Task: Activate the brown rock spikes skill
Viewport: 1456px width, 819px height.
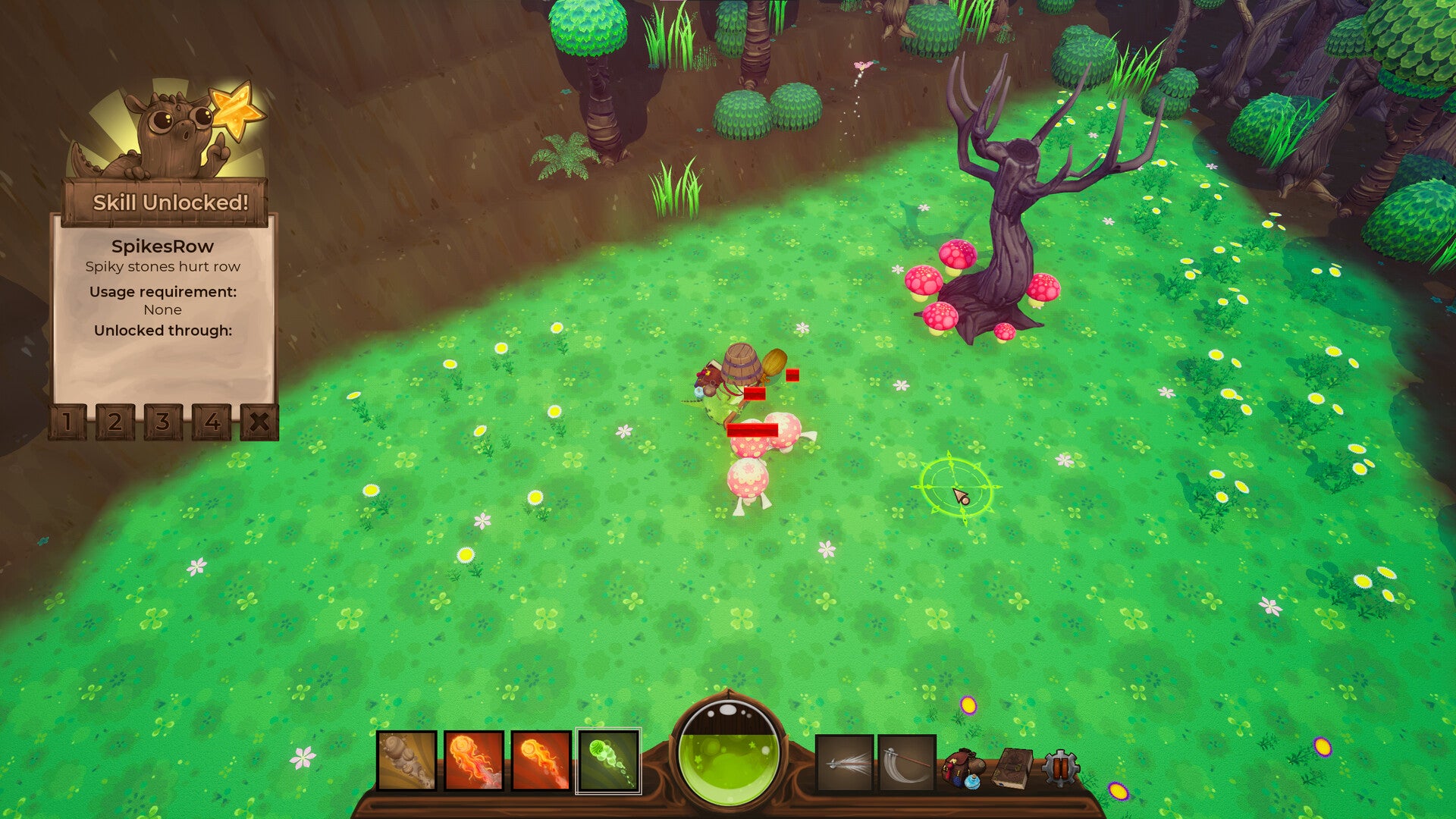Action: pos(406,761)
